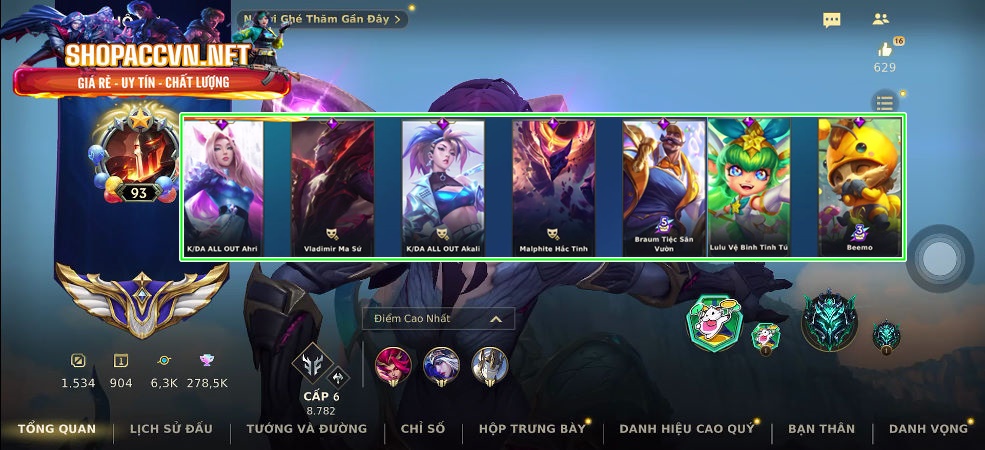
Task: Choose the Braum Tiệc Sân Vườn card
Action: [x=664, y=187]
